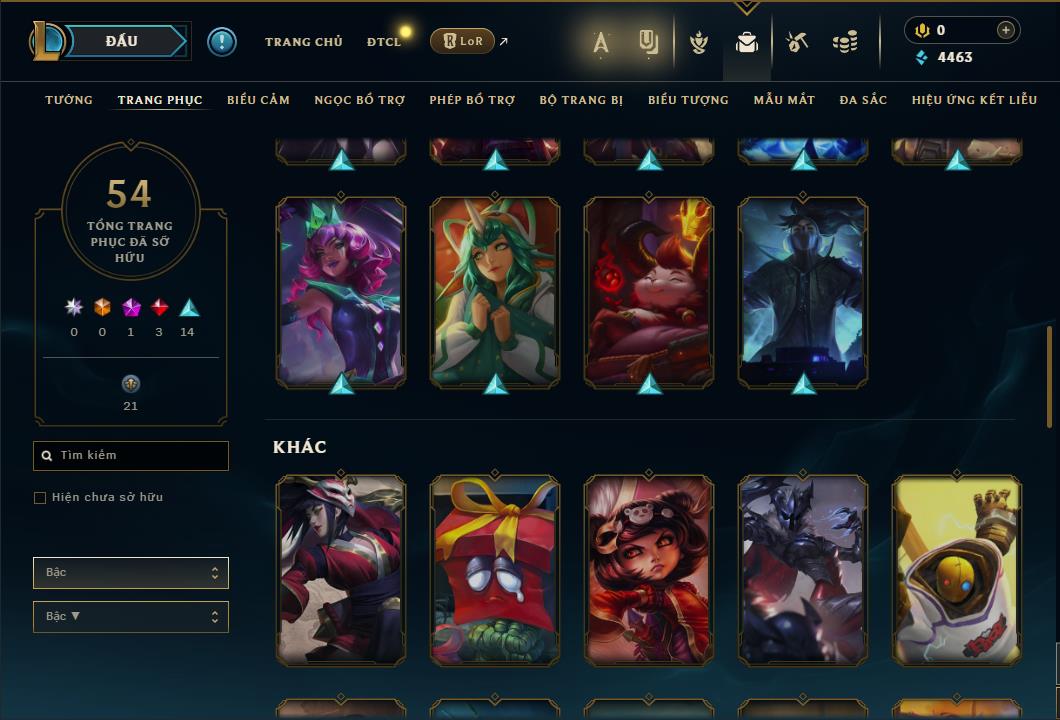
Task: Open the first Bậc dropdown
Action: point(131,573)
